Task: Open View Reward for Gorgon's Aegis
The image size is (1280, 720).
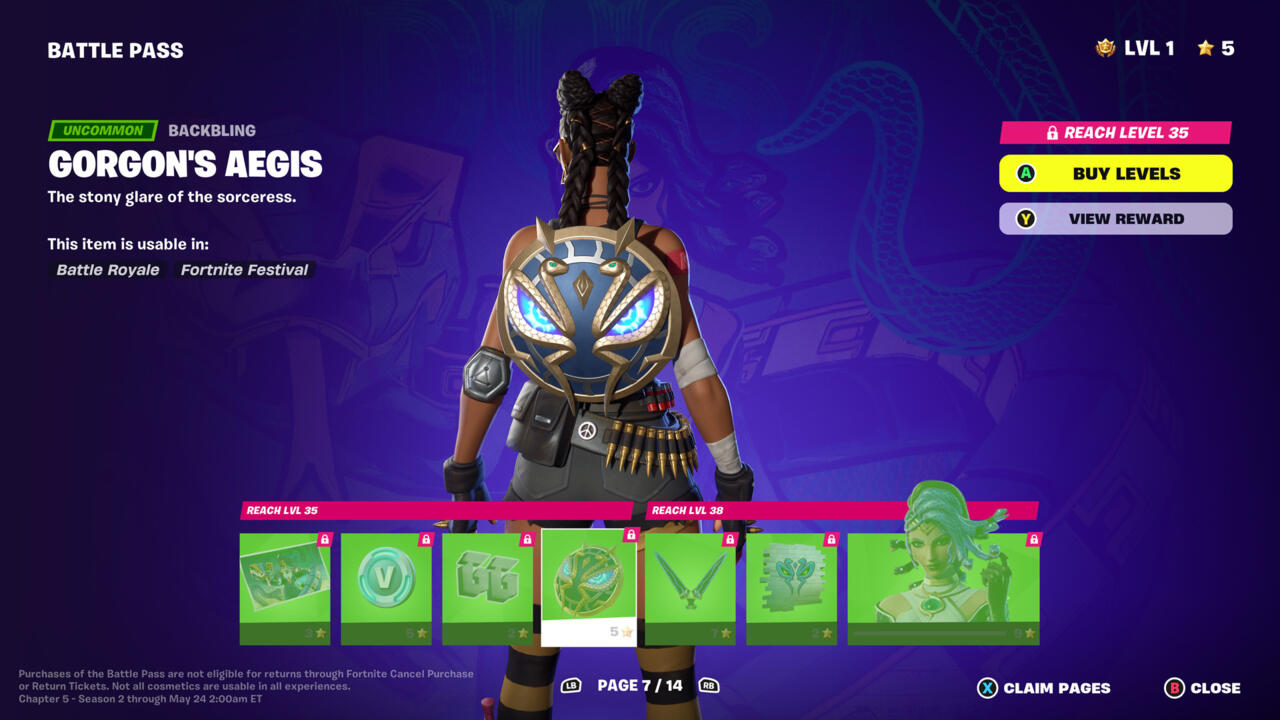Action: pos(1115,219)
